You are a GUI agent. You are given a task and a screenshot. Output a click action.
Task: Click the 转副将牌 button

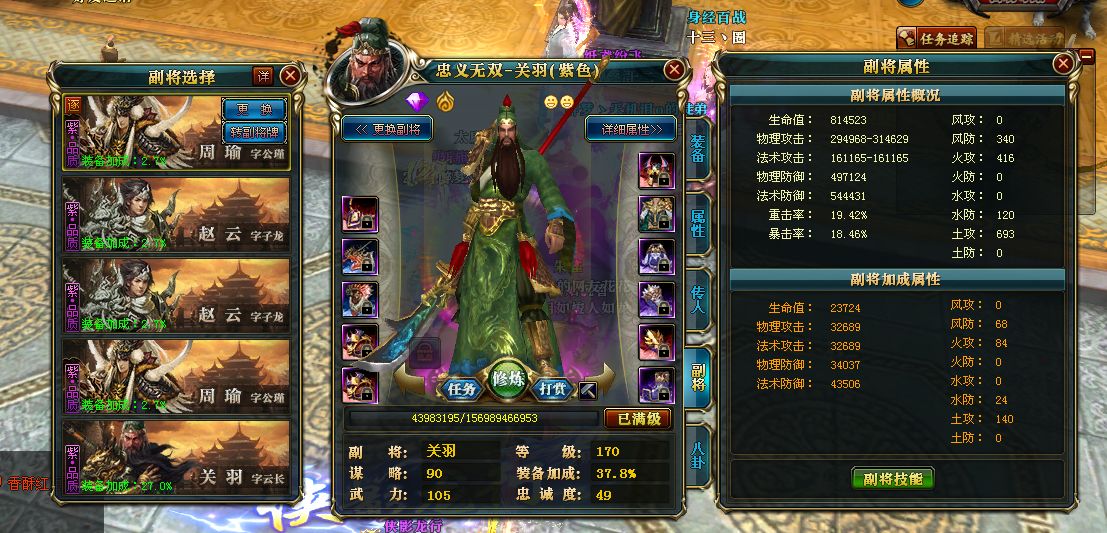[253, 131]
